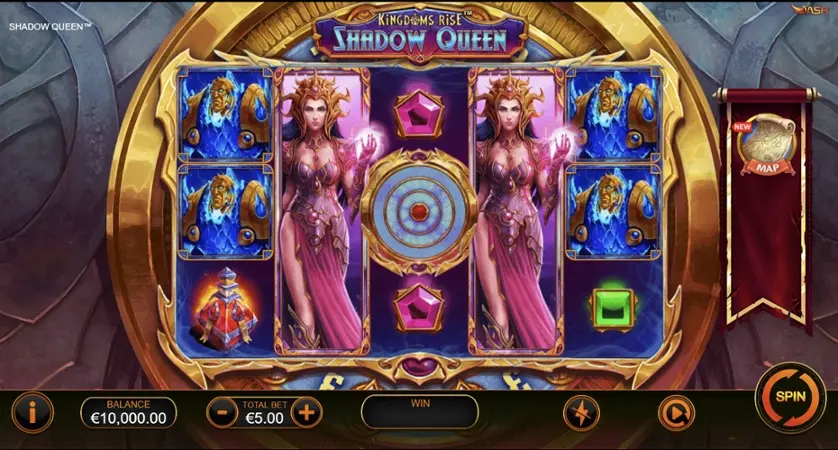Open the new Map feature
This screenshot has height=450, width=838.
click(x=764, y=146)
